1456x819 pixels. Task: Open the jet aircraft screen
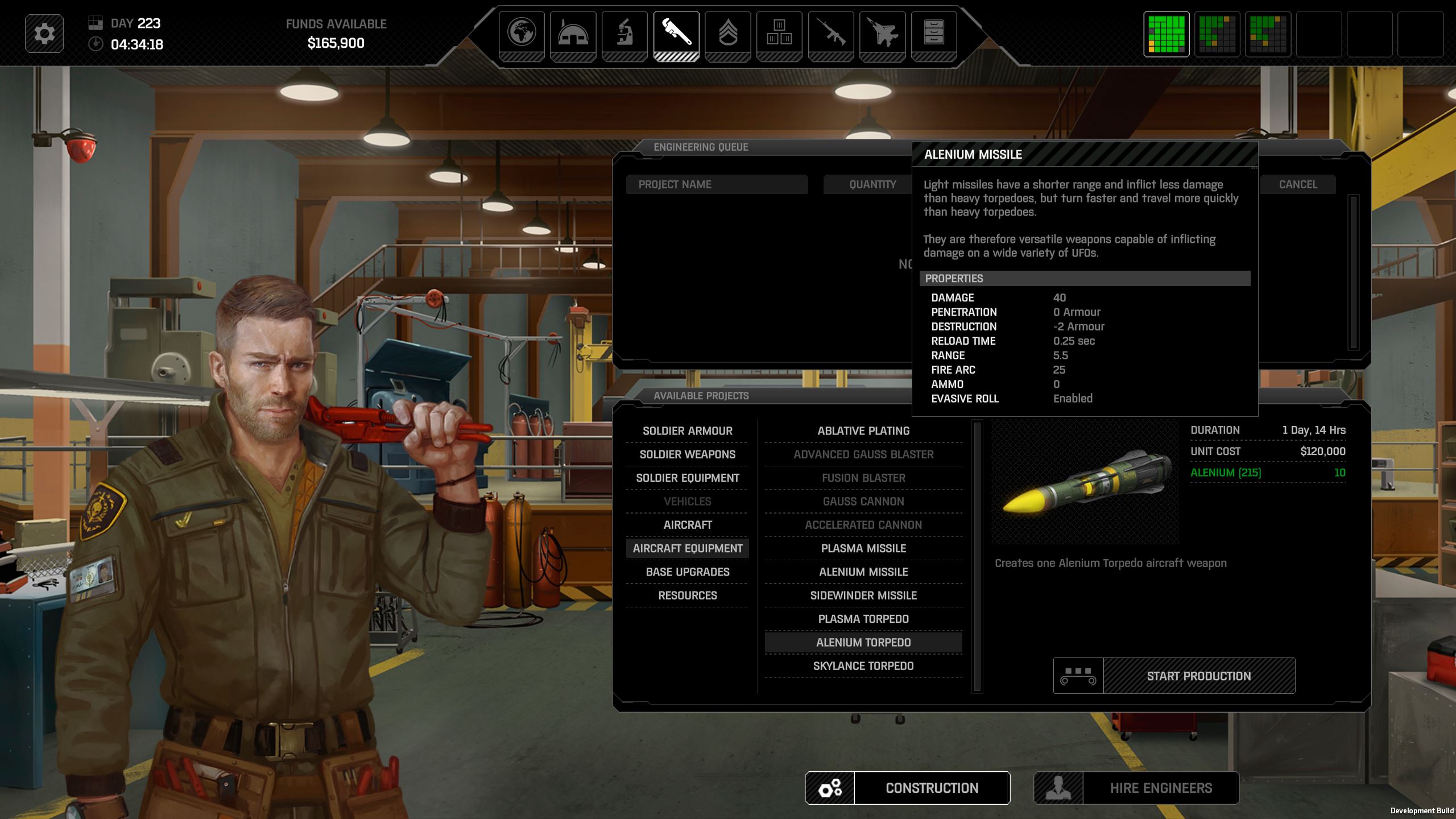(882, 33)
